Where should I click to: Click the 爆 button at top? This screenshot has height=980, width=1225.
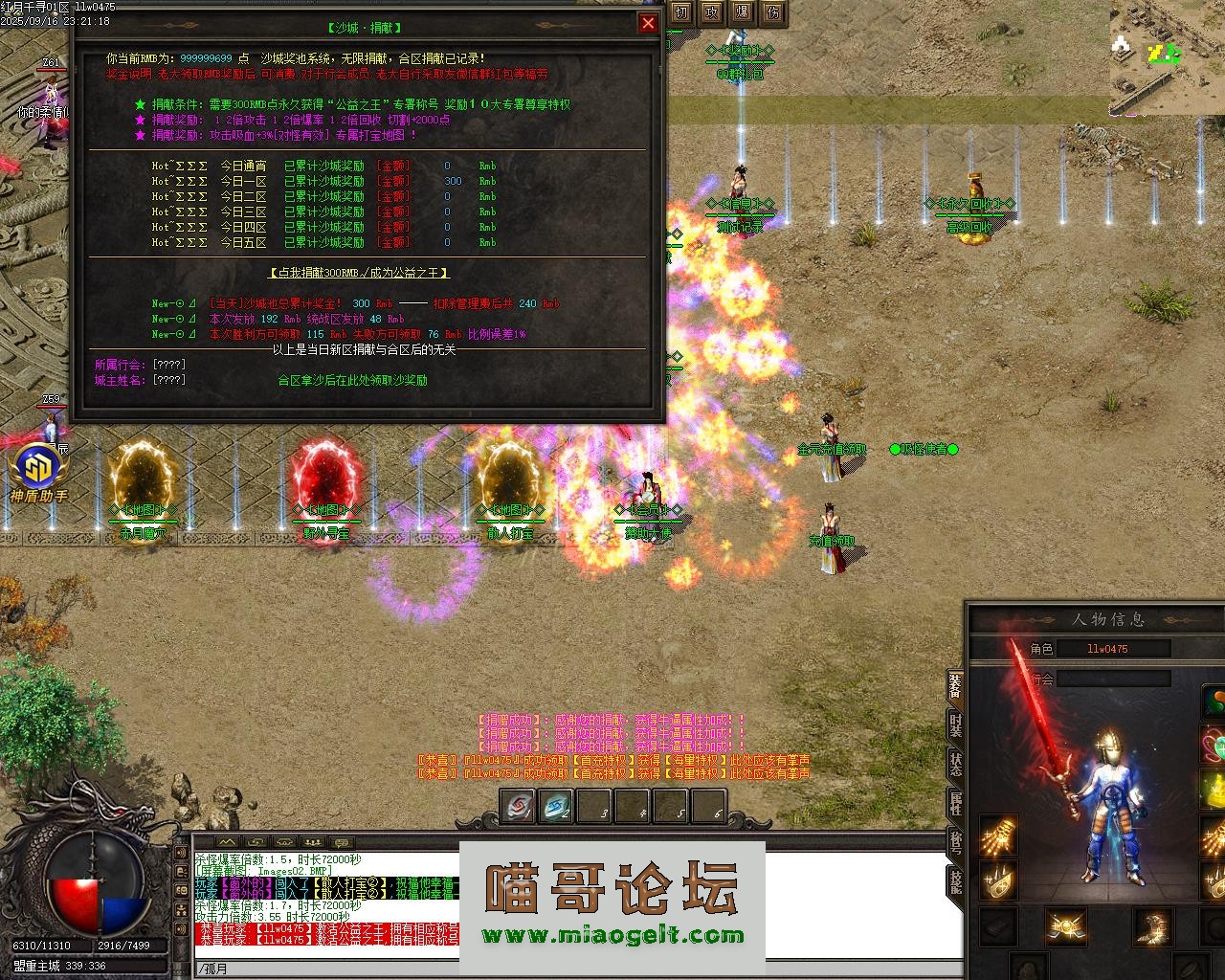743,12
